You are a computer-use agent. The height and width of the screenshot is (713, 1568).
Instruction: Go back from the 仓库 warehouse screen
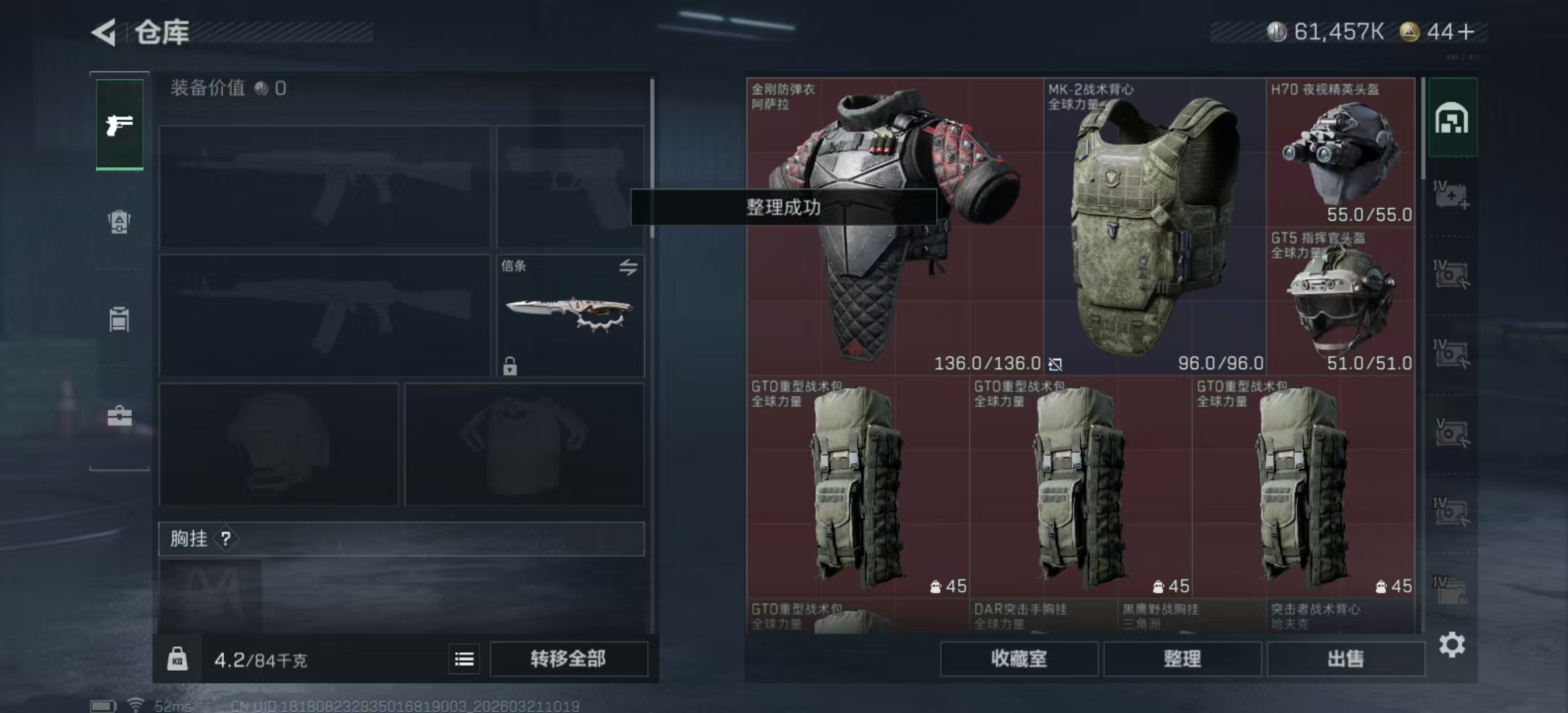coord(104,32)
